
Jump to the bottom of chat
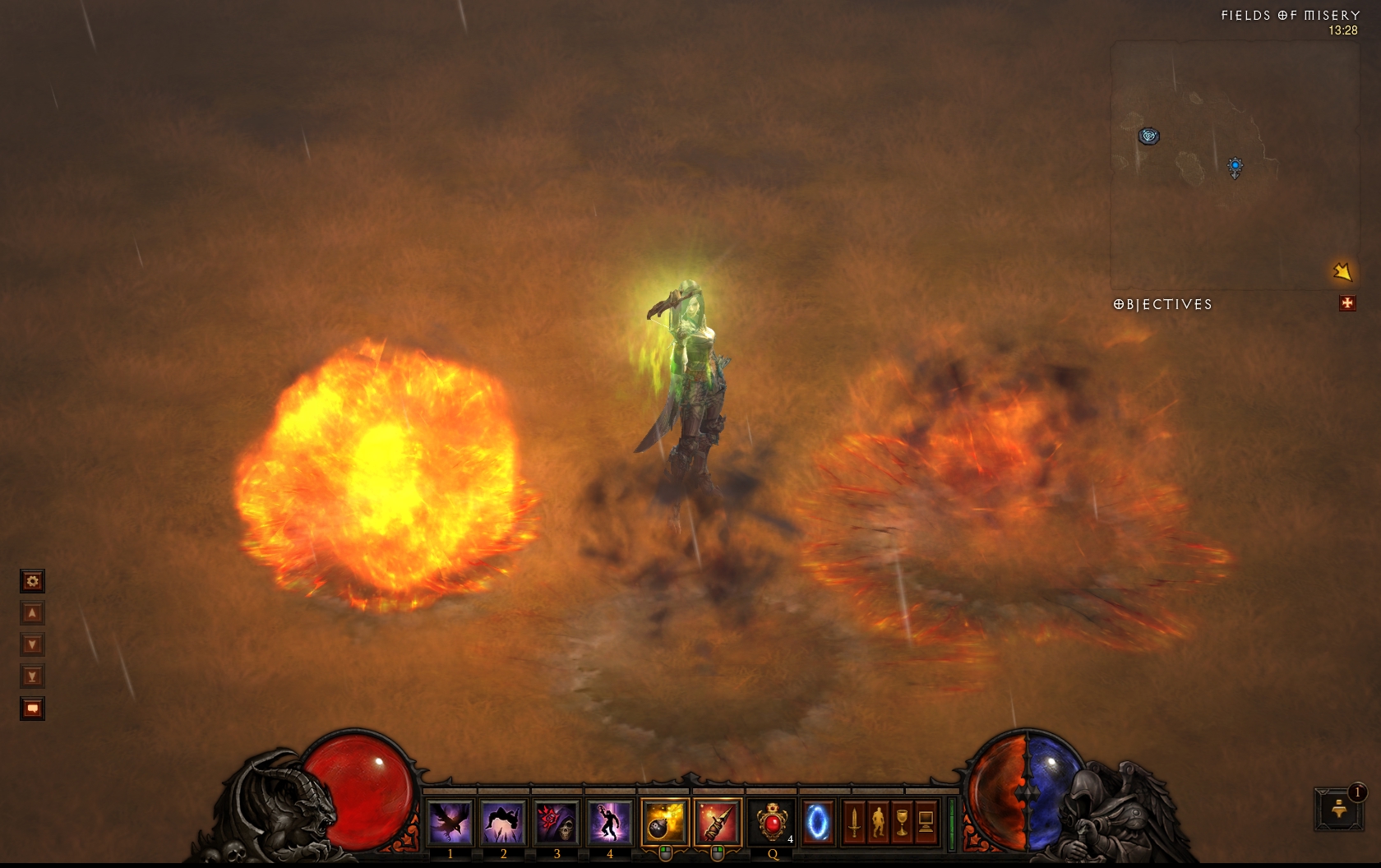[x=32, y=676]
